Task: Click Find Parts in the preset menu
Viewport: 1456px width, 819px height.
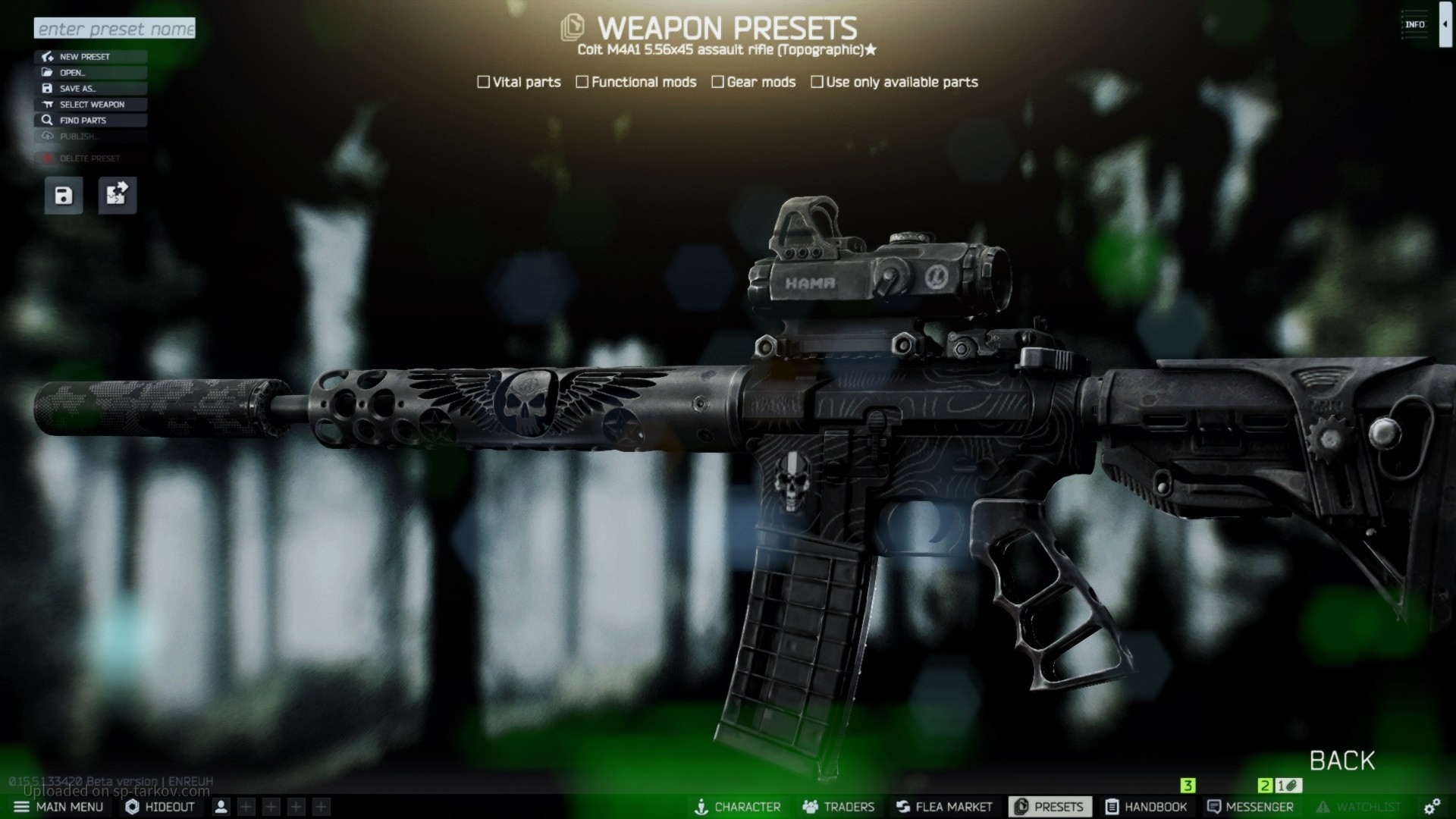Action: (90, 121)
